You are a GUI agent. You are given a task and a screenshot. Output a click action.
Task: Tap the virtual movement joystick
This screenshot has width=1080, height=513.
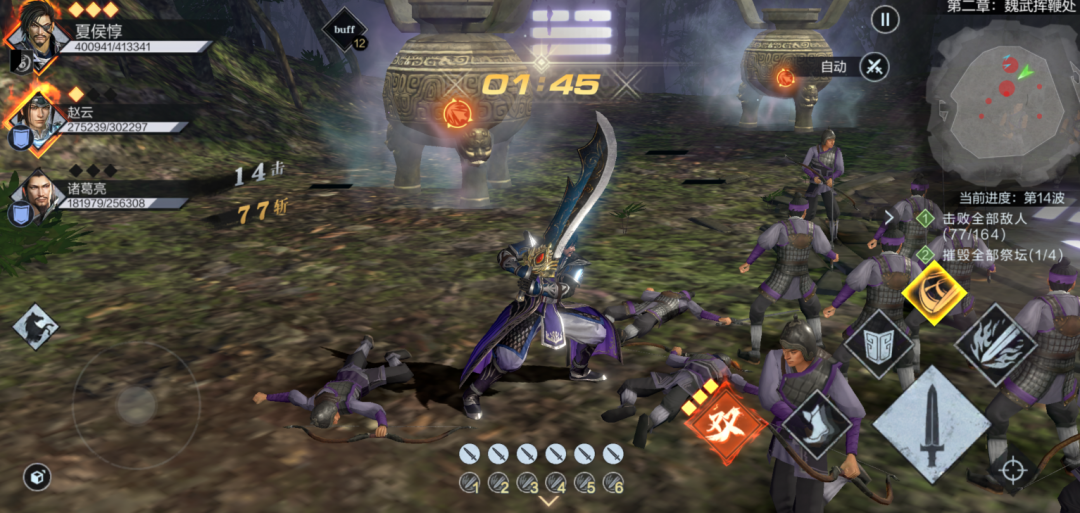135,405
